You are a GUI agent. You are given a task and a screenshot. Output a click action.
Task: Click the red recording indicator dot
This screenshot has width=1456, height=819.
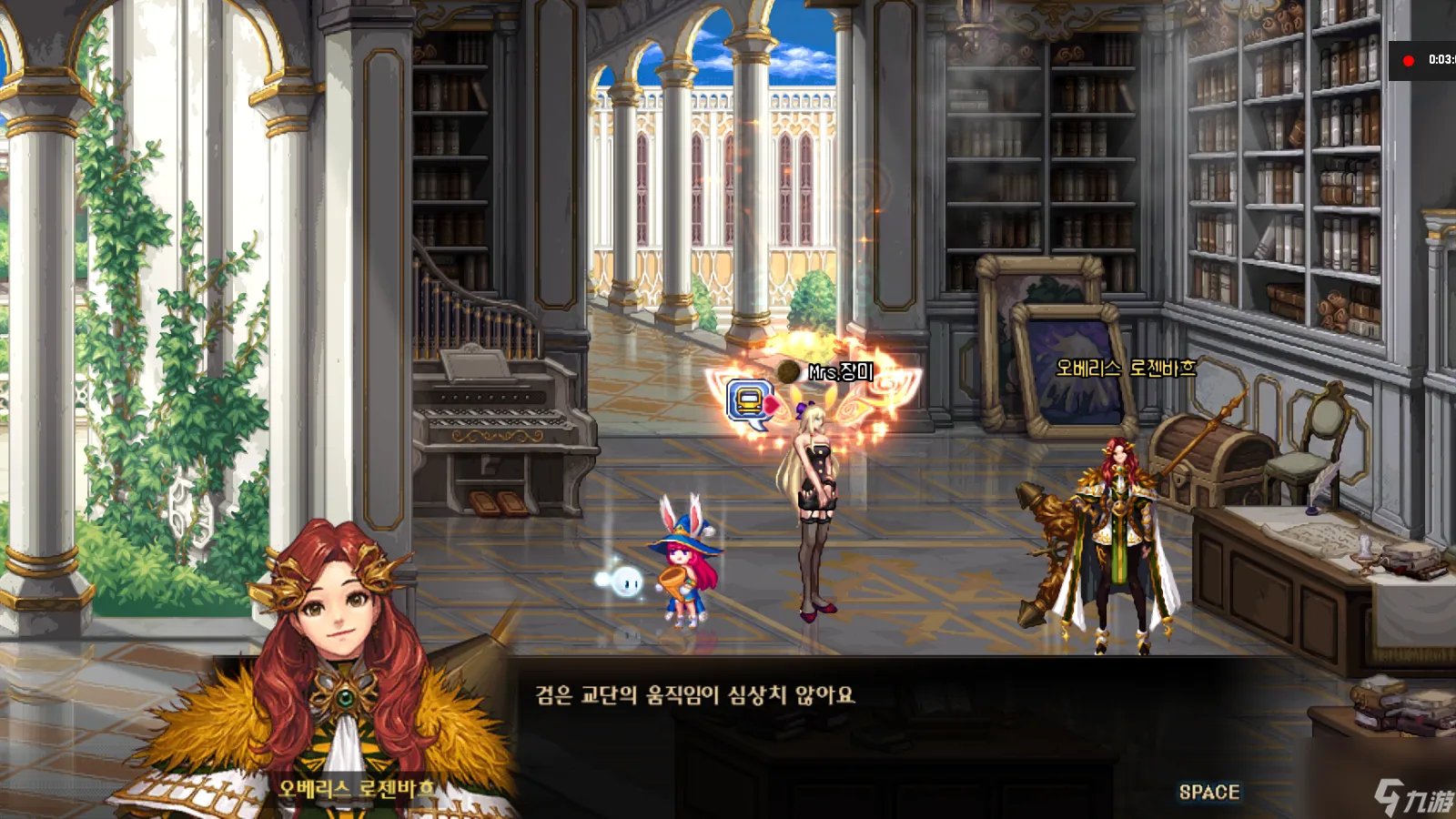point(1409,60)
